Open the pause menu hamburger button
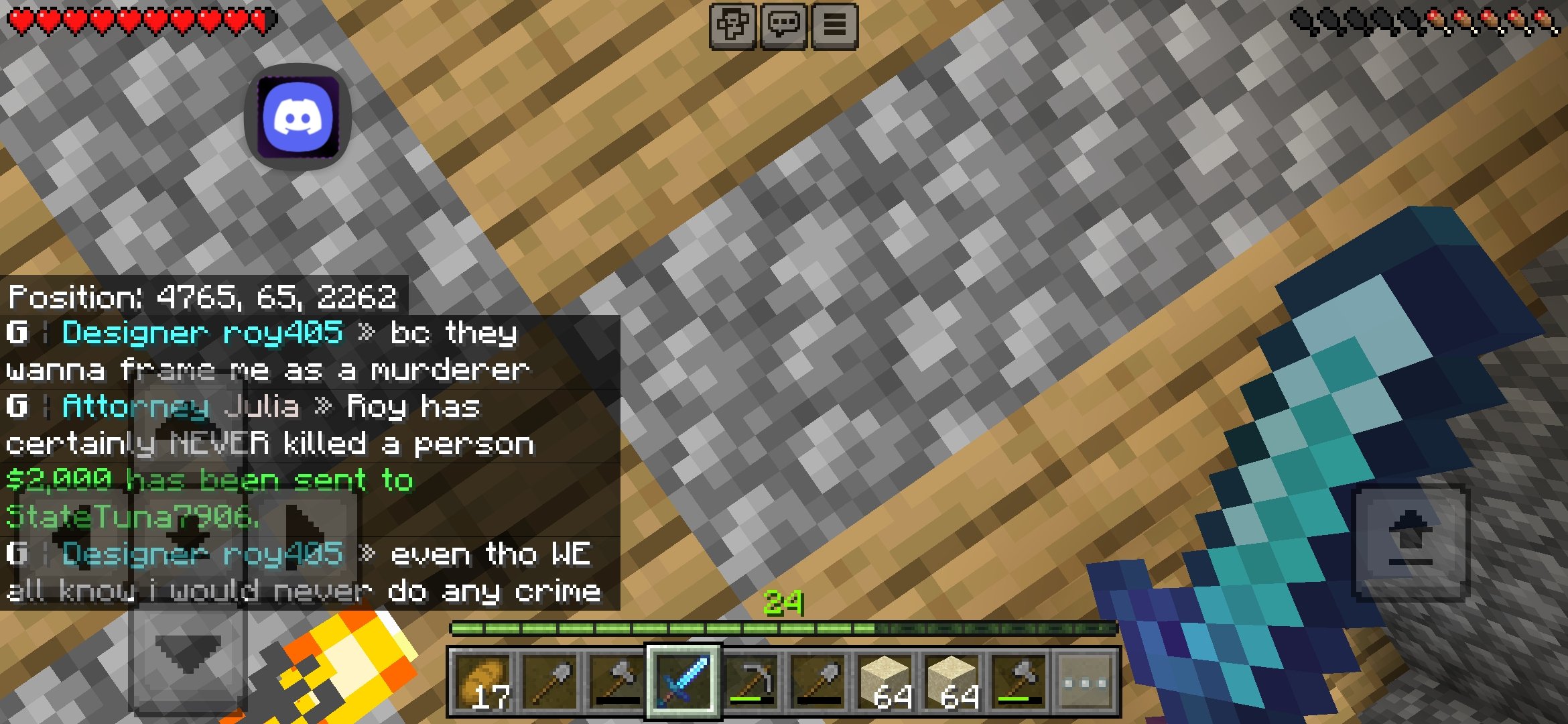The image size is (1568, 724). point(834,26)
